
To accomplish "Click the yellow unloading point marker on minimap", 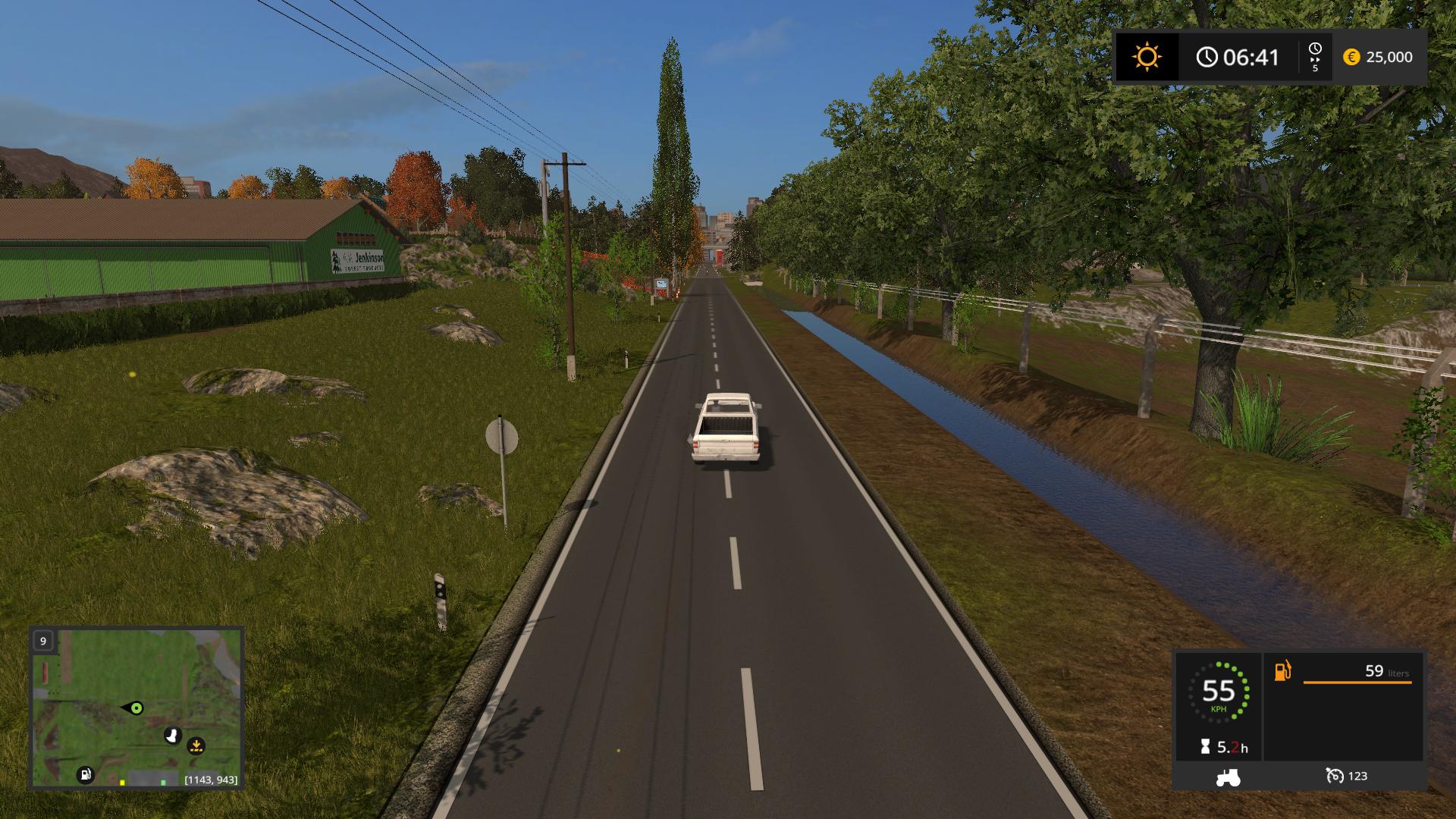I will [196, 746].
